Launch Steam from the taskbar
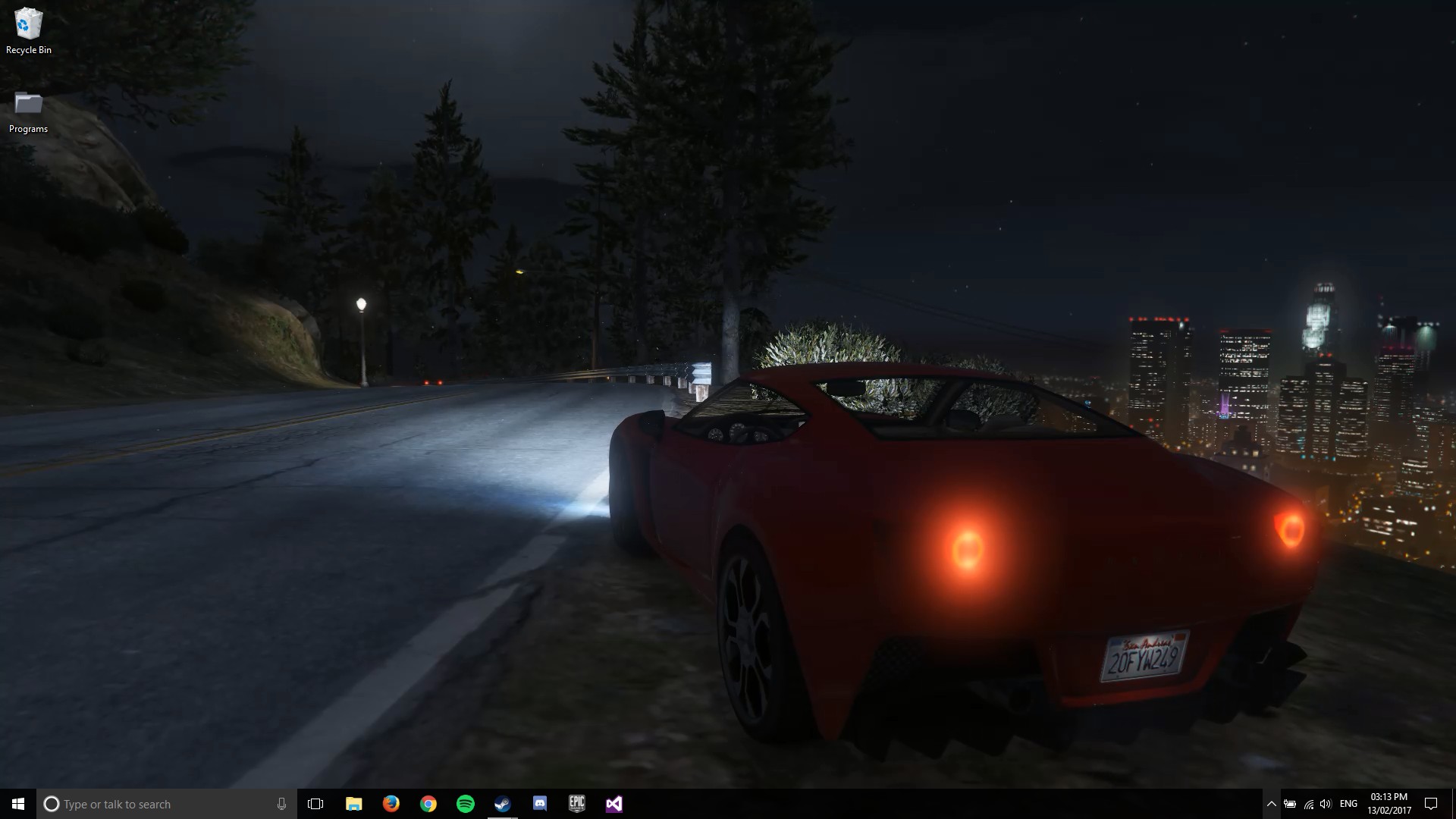This screenshot has width=1456, height=819. [503, 803]
